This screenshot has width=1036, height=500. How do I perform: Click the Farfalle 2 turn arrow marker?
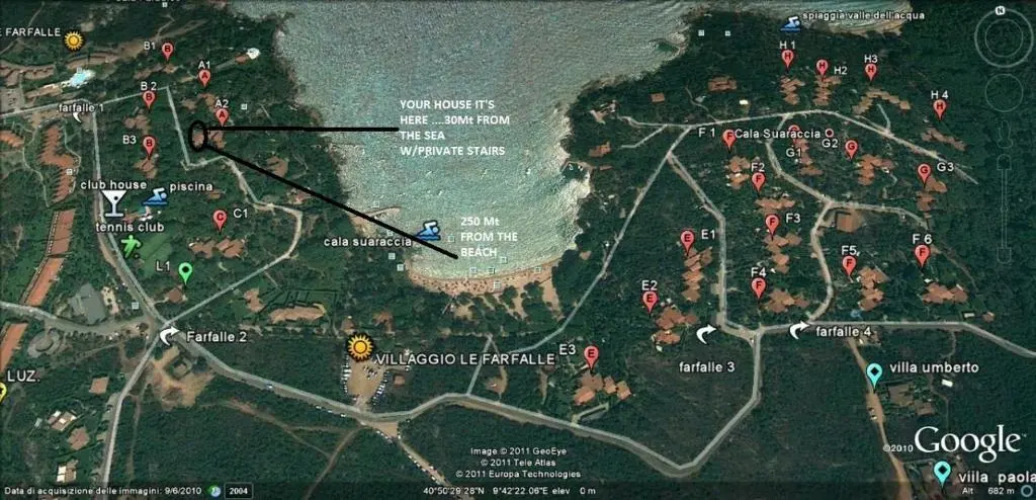pos(169,335)
